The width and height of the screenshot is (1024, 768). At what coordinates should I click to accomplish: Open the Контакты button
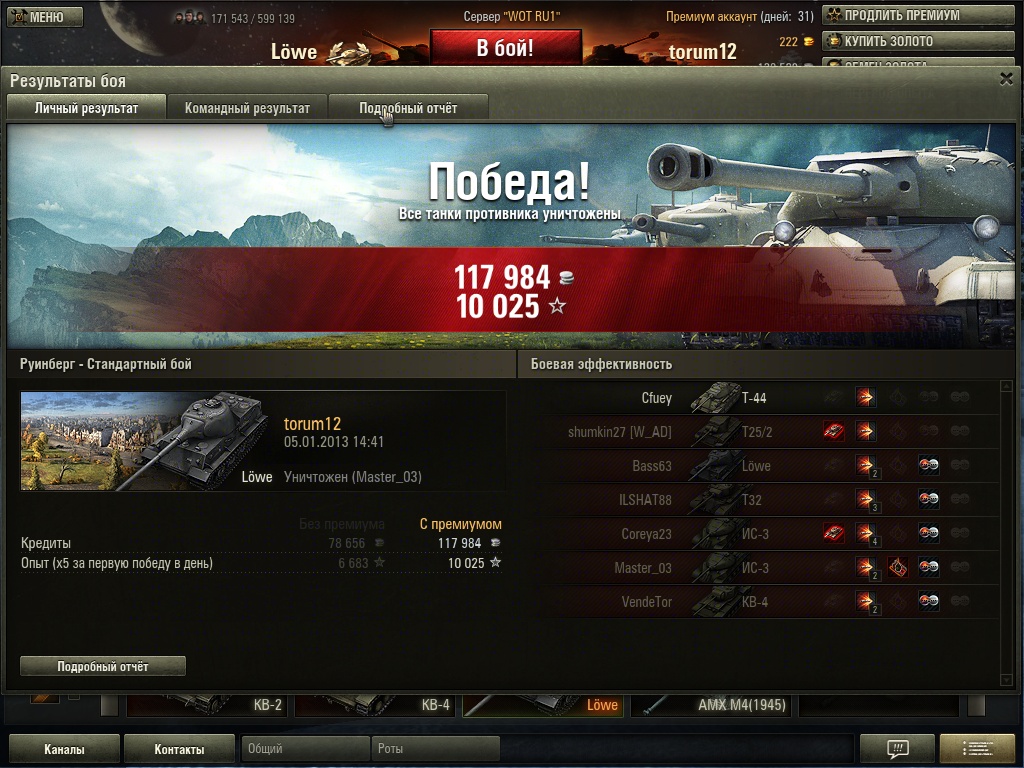[179, 749]
